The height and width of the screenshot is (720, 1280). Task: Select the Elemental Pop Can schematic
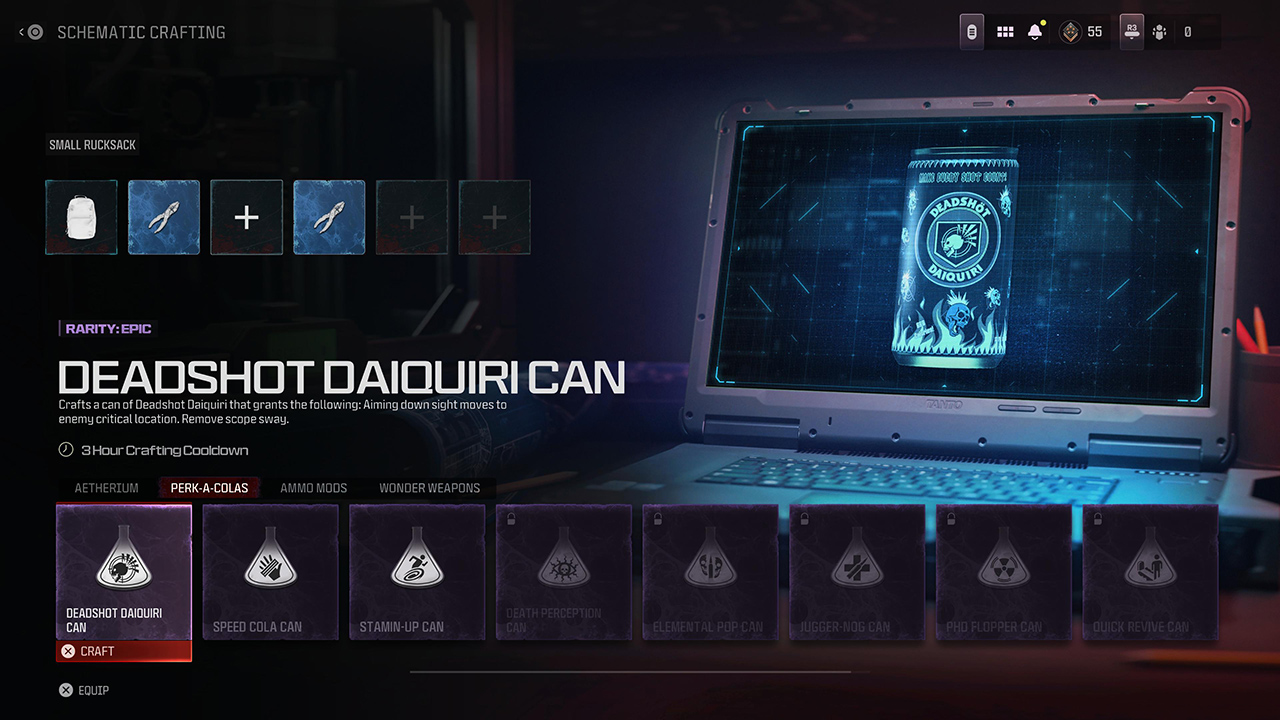[x=710, y=570]
